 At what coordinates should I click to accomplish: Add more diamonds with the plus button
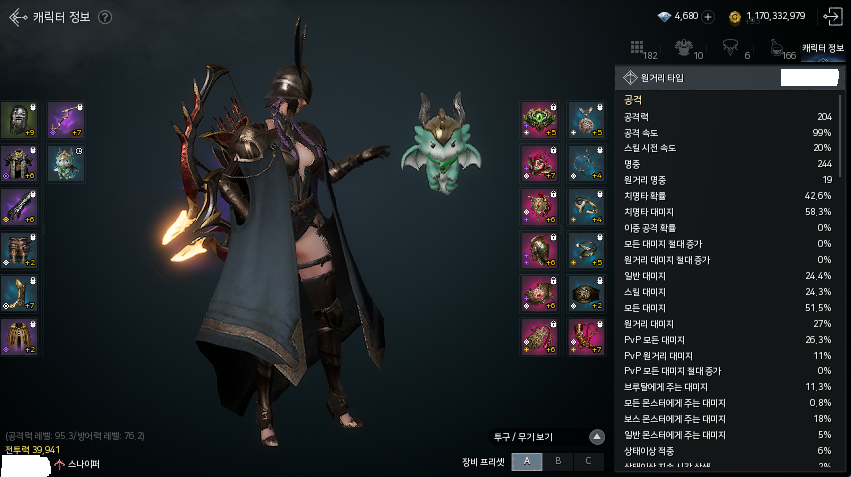[x=708, y=17]
